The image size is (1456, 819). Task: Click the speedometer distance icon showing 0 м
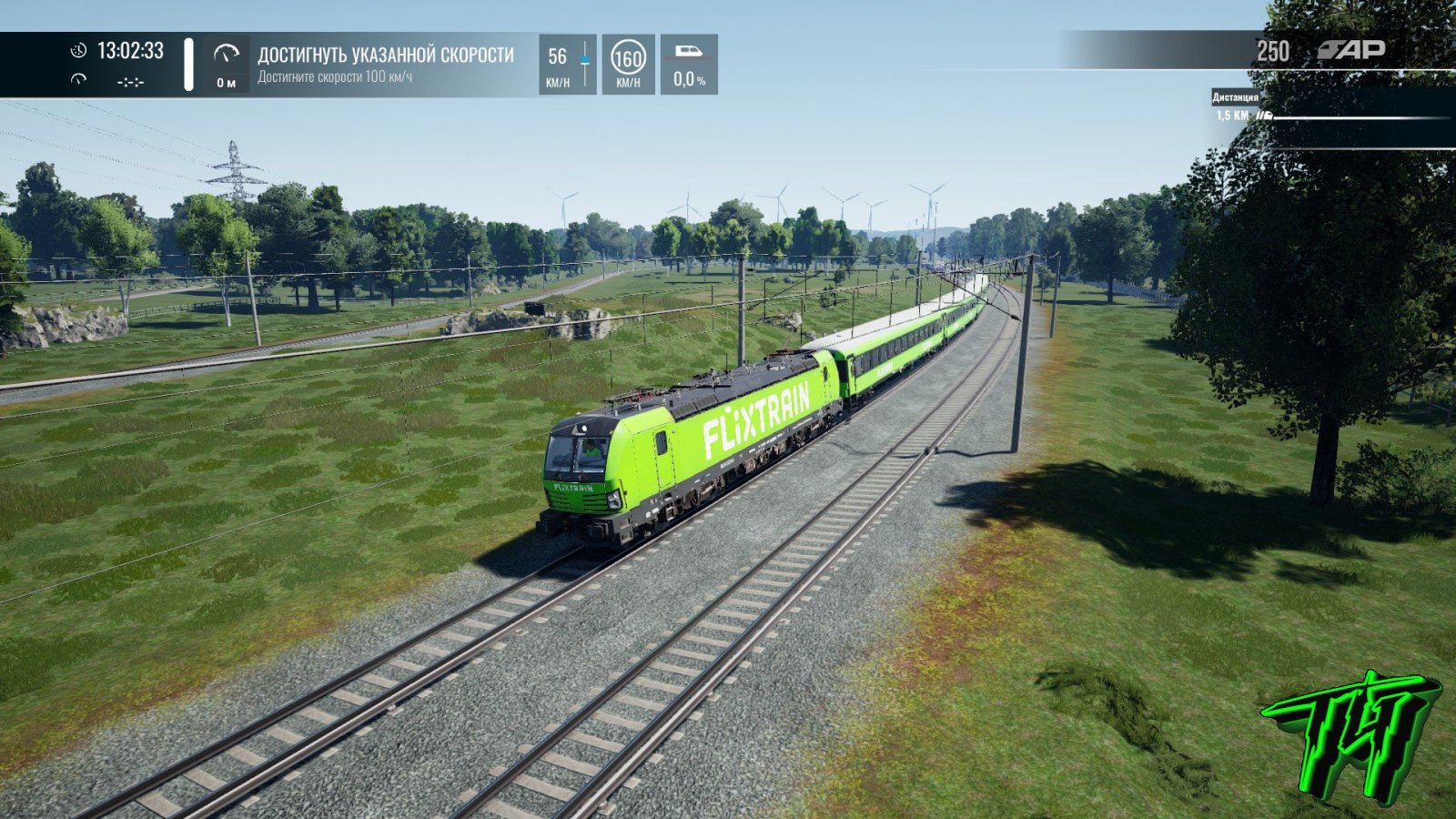coord(226,55)
